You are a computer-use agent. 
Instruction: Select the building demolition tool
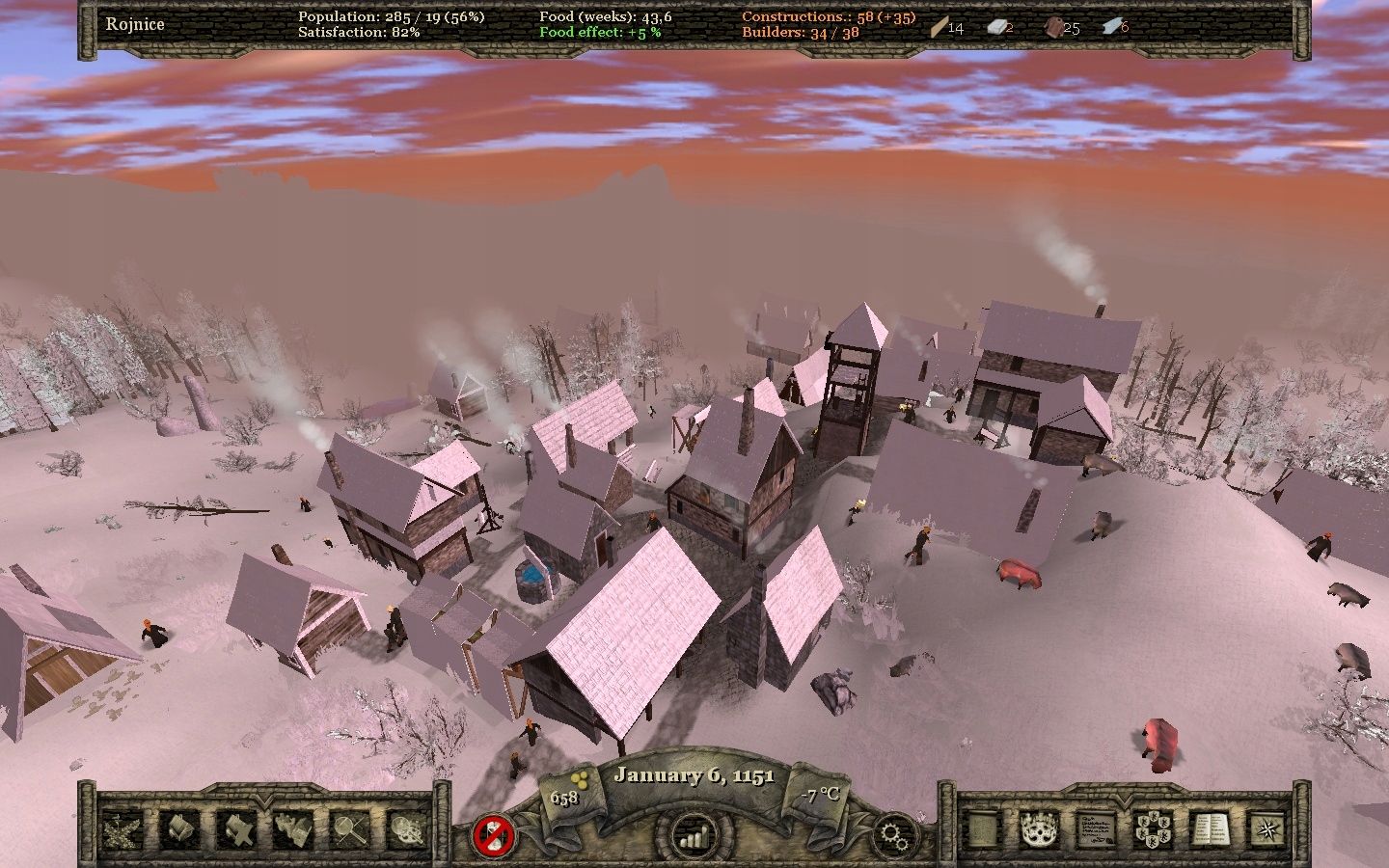point(234,830)
